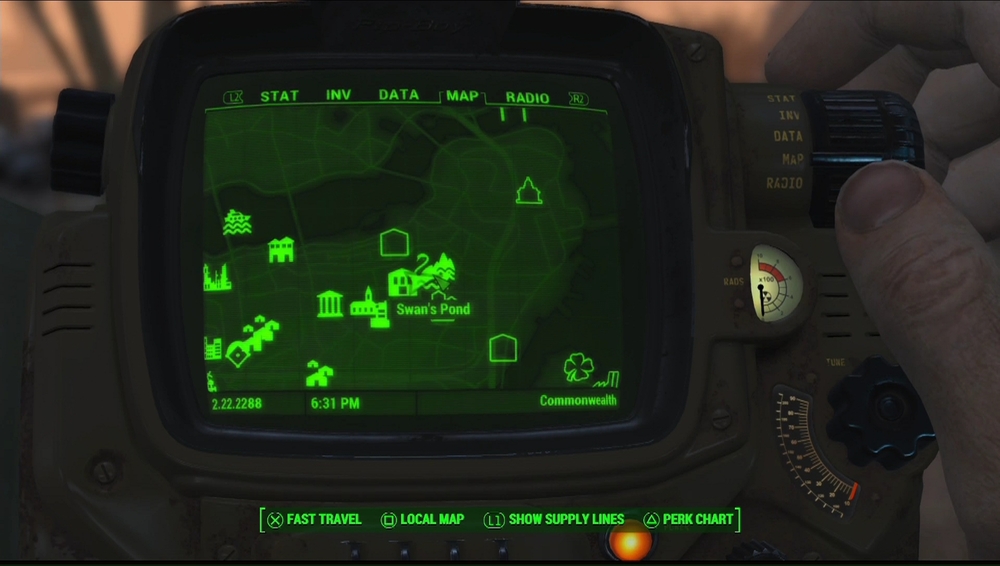
Task: Switch to the STAT tab
Action: (279, 97)
